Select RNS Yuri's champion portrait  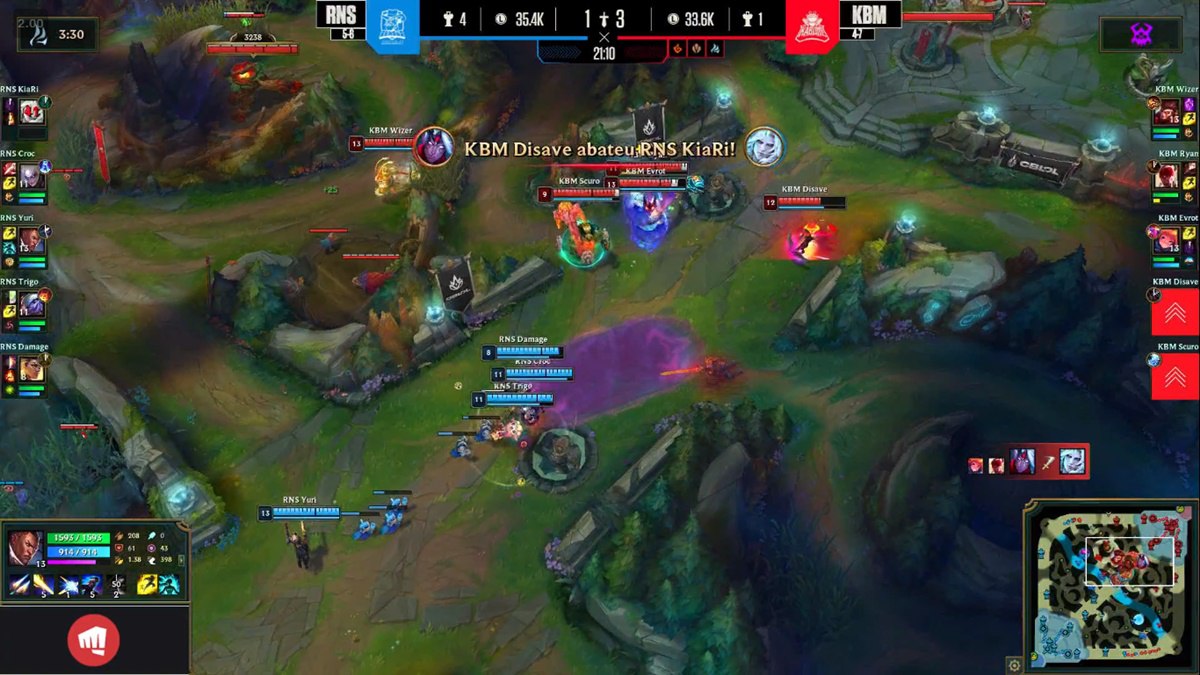click(x=29, y=240)
